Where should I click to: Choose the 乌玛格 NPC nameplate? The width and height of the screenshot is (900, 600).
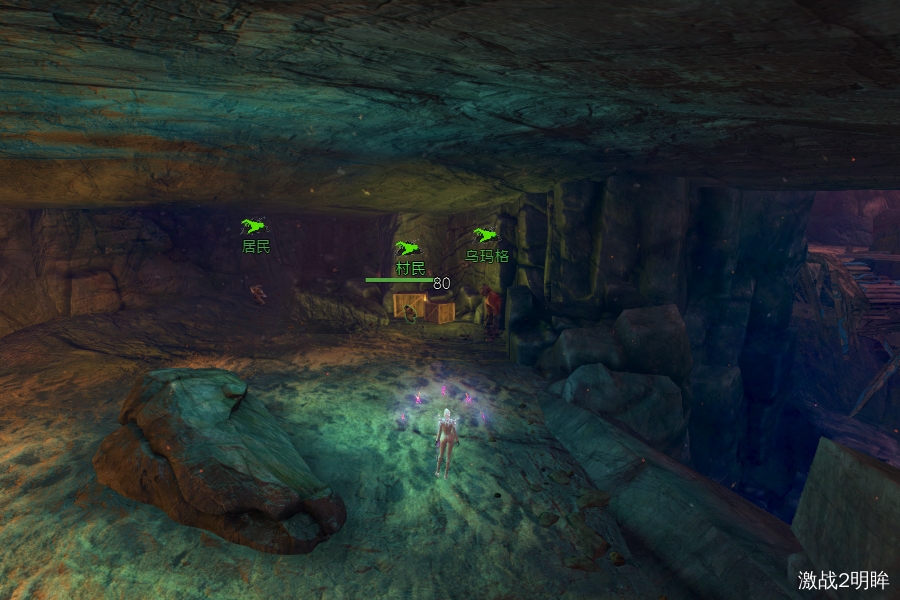(x=487, y=256)
